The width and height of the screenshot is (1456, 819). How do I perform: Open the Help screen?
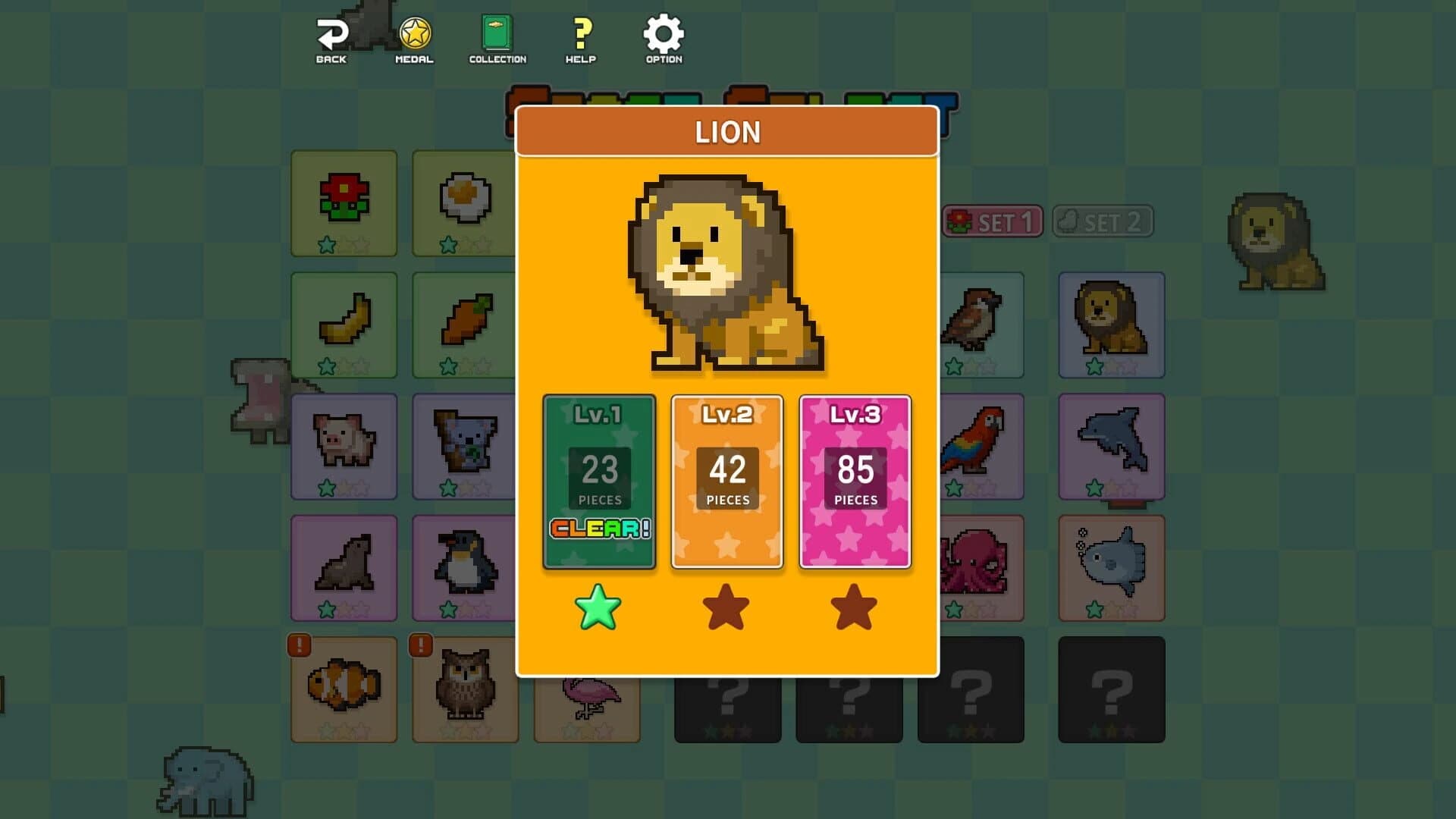(581, 33)
